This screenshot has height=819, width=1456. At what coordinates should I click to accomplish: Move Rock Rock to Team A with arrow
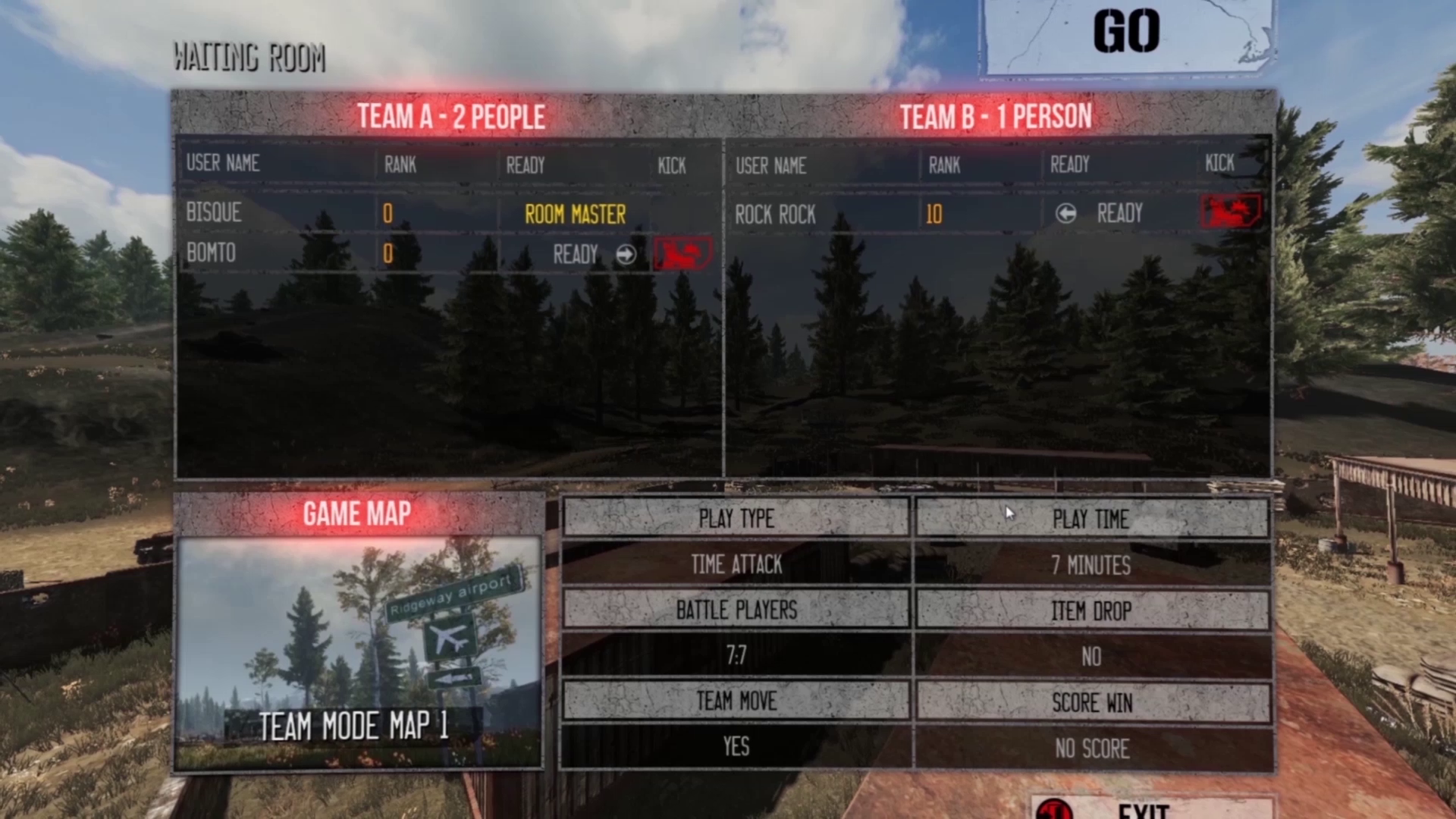1065,214
